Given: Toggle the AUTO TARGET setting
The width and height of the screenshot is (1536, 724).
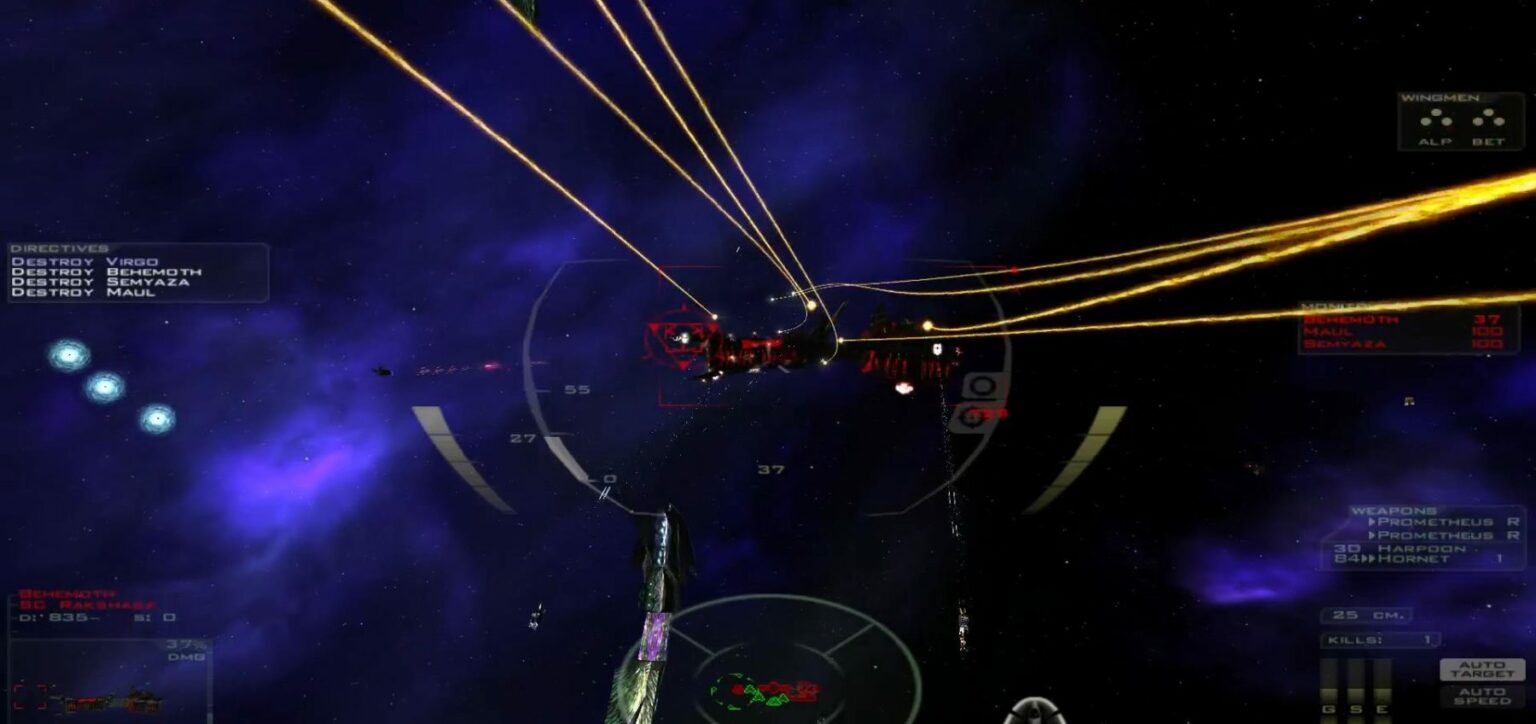Looking at the screenshot, I should (1481, 668).
